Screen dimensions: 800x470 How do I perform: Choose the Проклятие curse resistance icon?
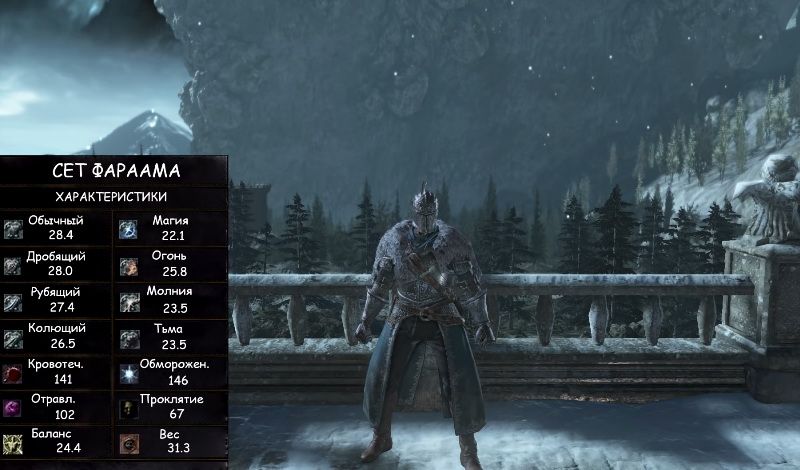(129, 408)
